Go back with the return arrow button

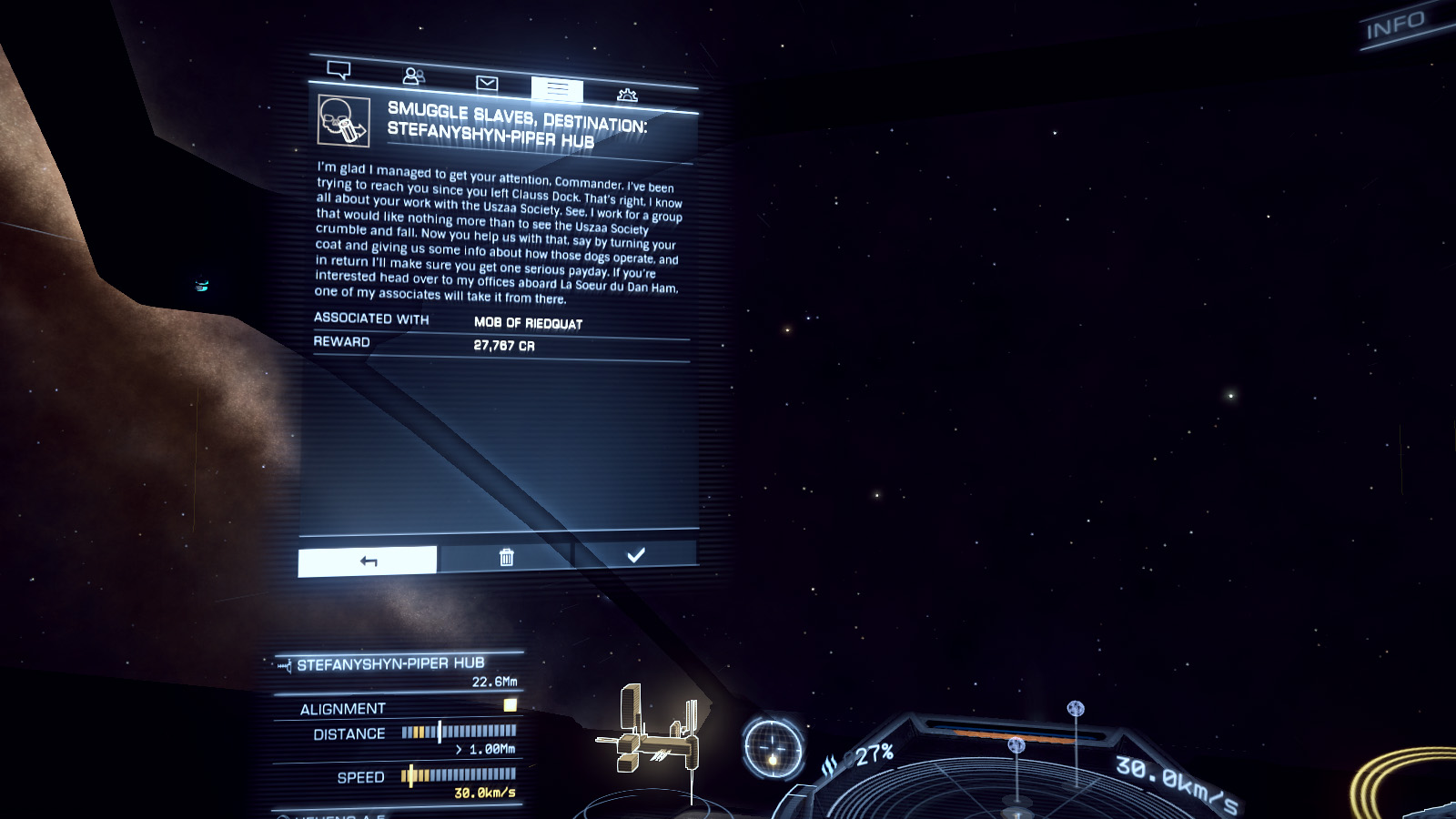point(368,561)
